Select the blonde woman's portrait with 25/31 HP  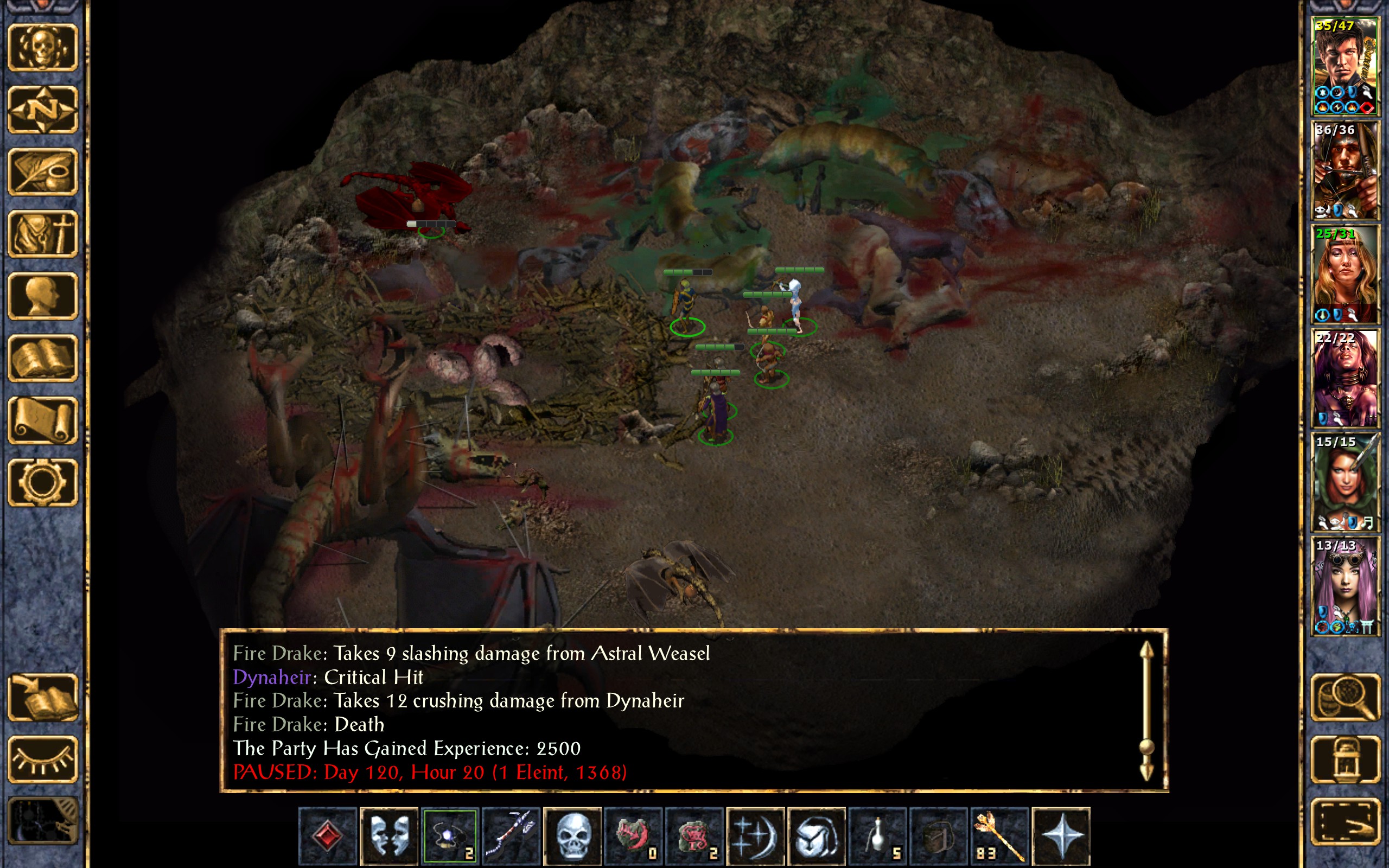click(x=1345, y=274)
